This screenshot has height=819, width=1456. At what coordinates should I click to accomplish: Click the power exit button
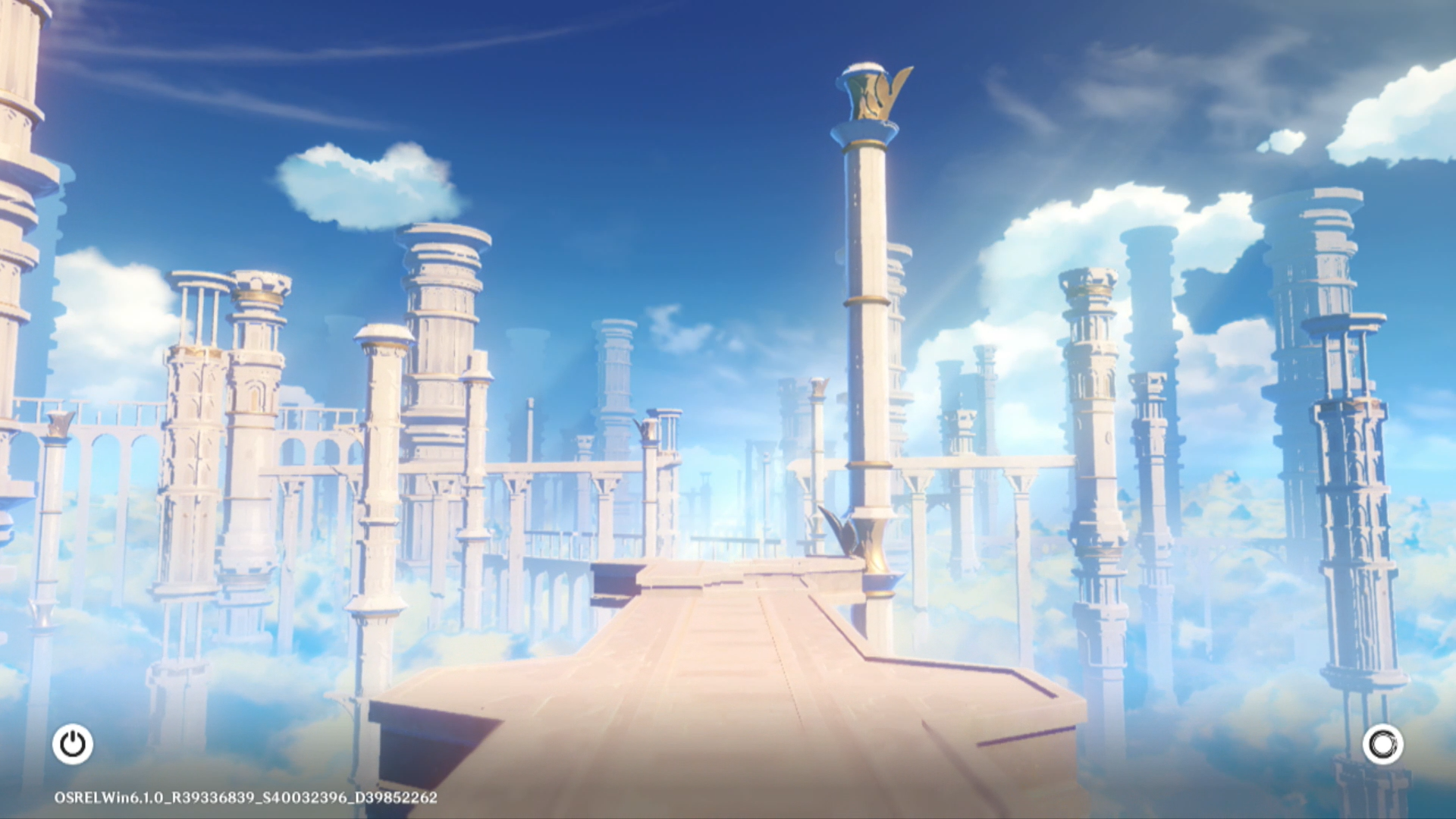click(x=73, y=744)
